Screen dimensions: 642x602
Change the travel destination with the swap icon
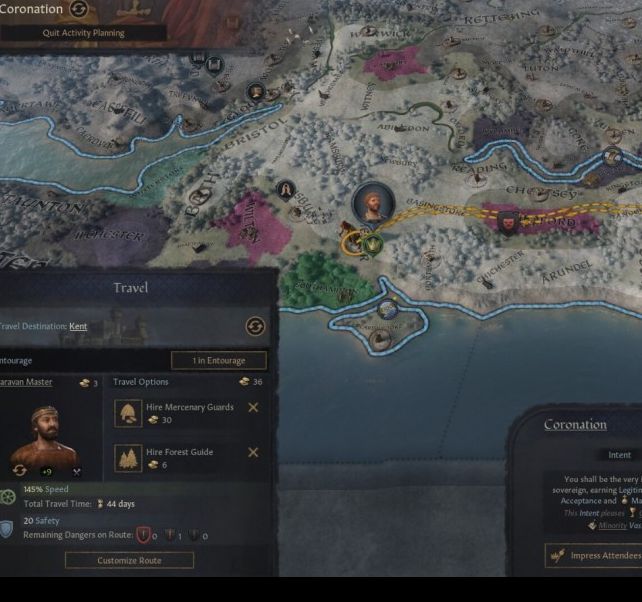click(x=255, y=327)
